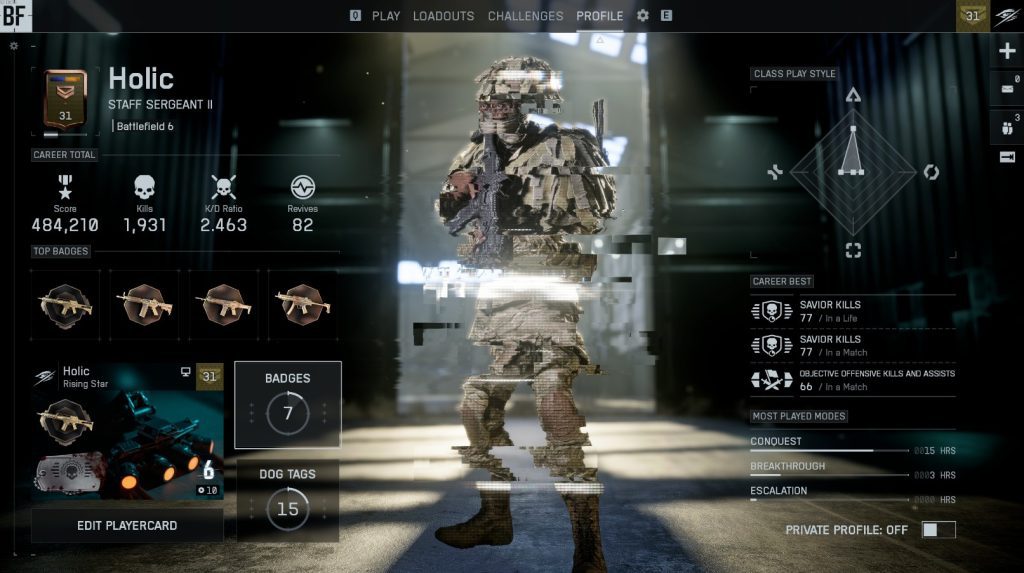Open the Badges panel
The image size is (1024, 573).
click(288, 404)
